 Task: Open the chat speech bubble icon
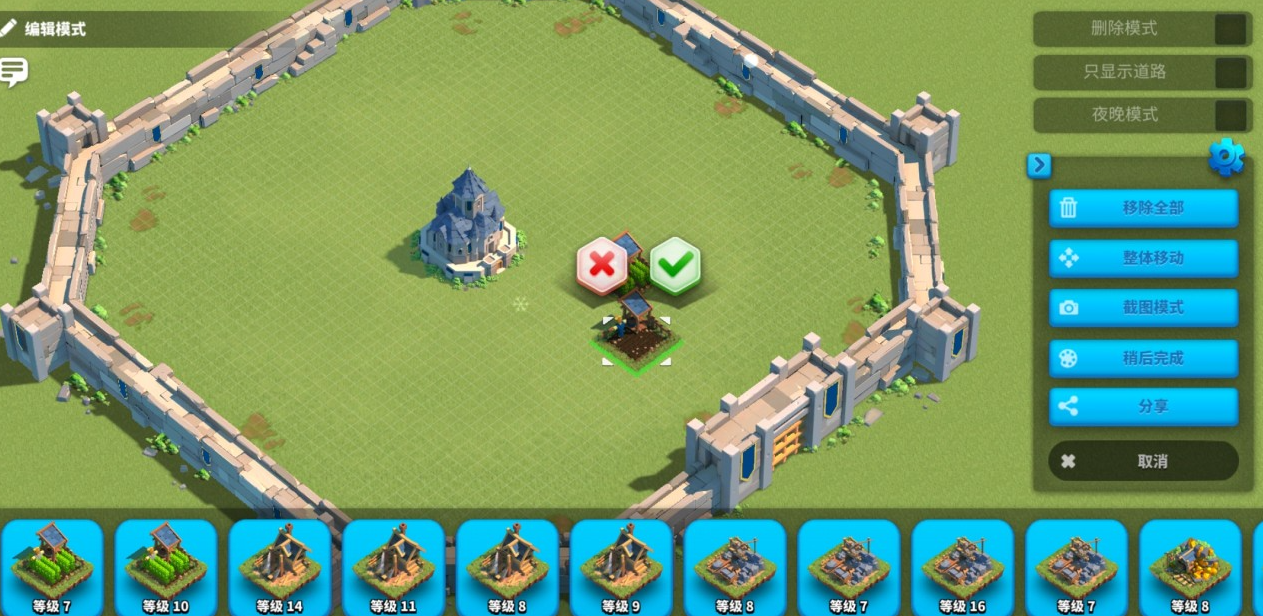[x=14, y=72]
